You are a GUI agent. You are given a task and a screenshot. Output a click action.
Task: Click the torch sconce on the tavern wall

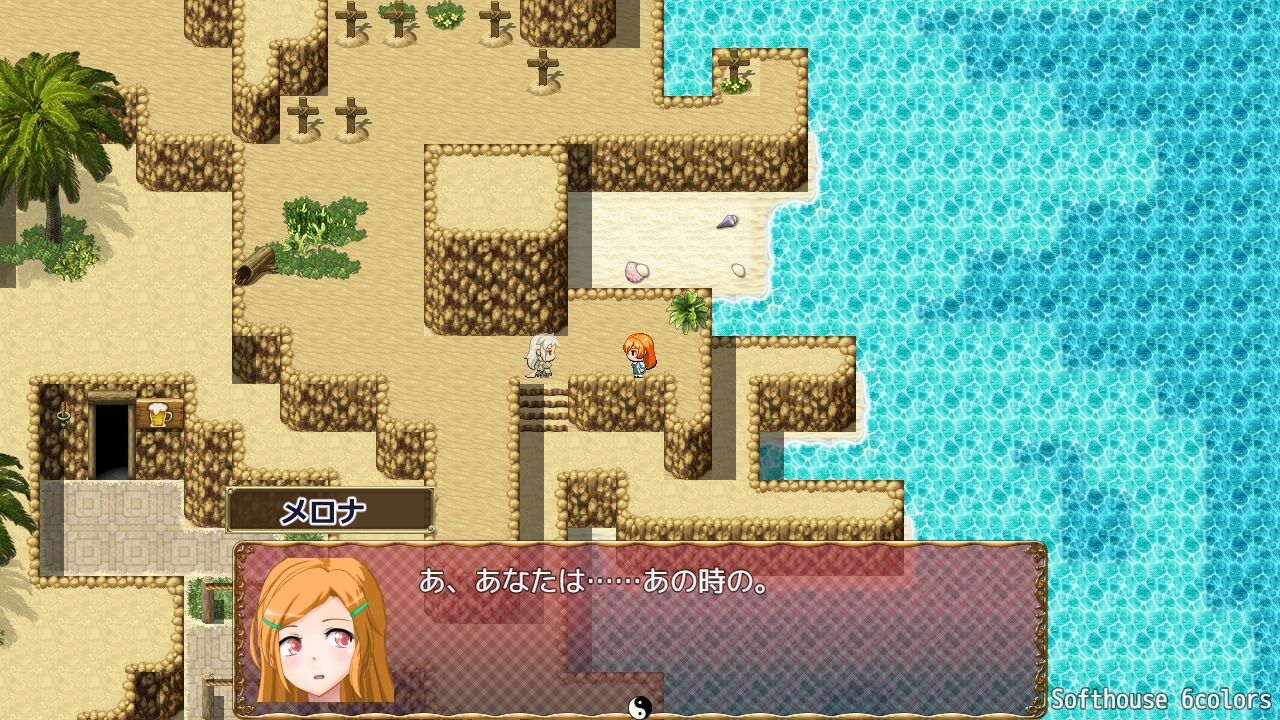click(x=62, y=413)
